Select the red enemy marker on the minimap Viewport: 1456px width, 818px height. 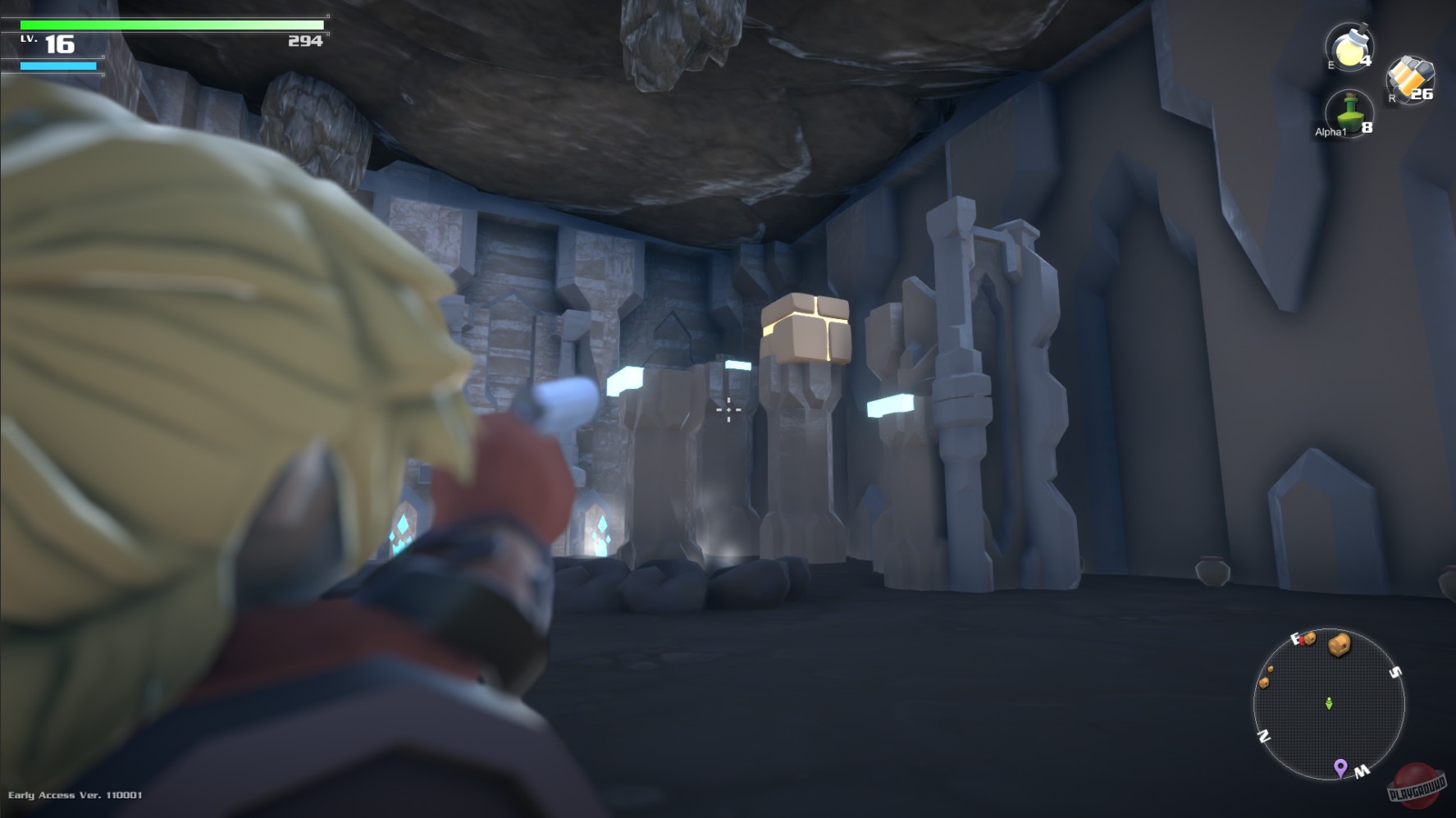click(x=1302, y=642)
